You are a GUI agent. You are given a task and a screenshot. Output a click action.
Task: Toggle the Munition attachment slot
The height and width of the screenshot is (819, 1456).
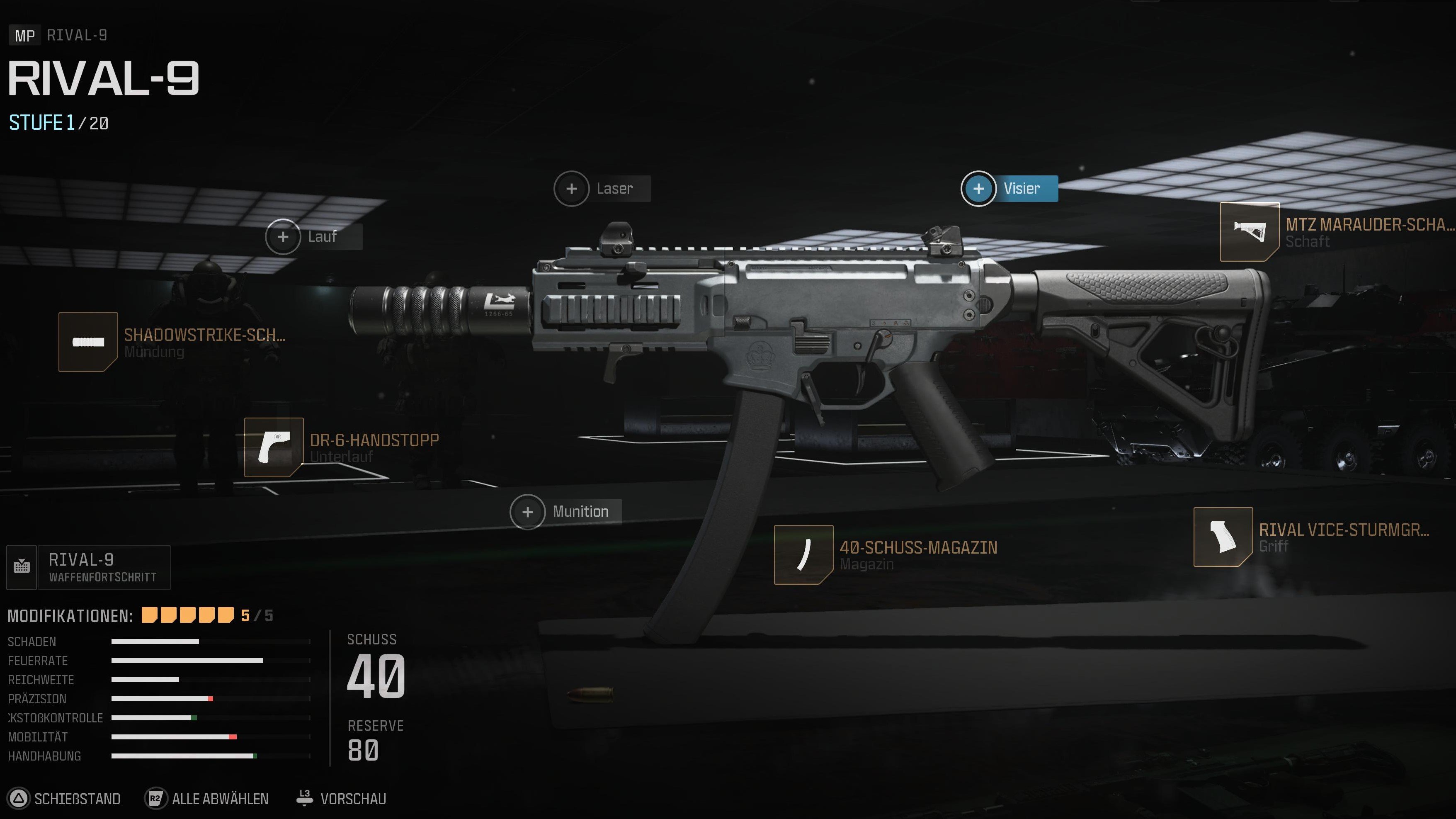click(528, 512)
